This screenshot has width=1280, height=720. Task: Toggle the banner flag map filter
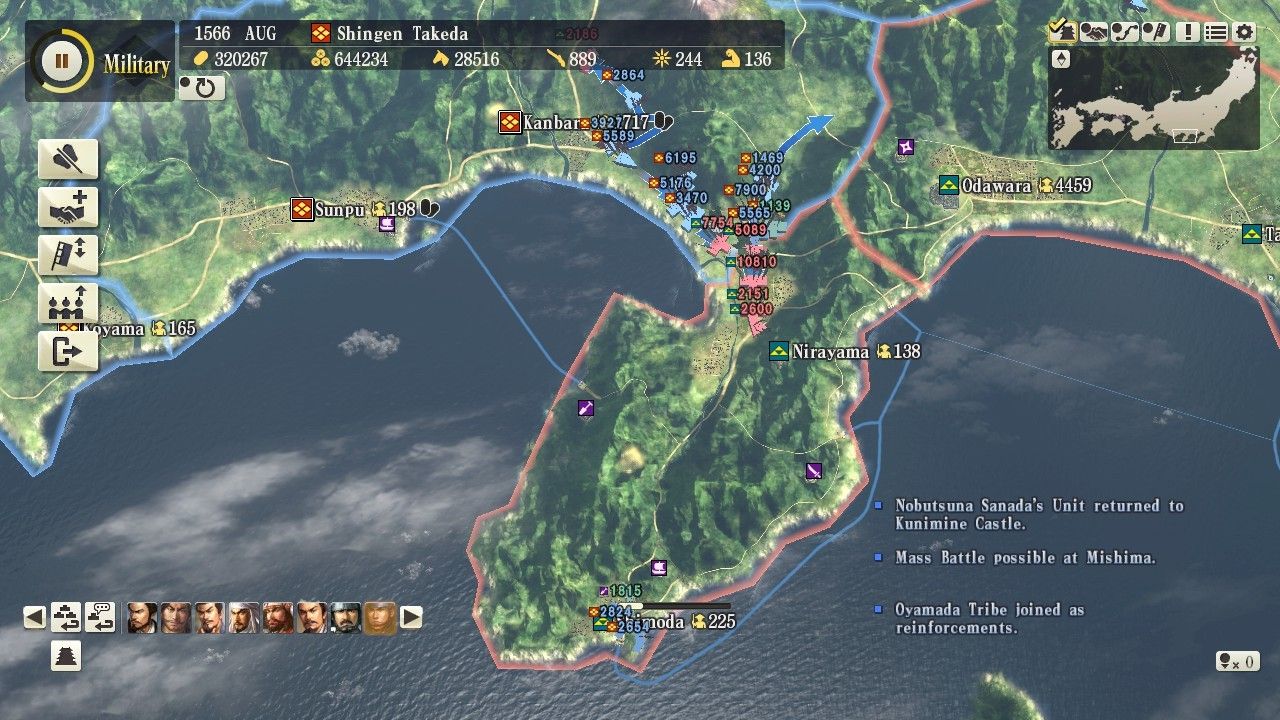(x=1155, y=32)
